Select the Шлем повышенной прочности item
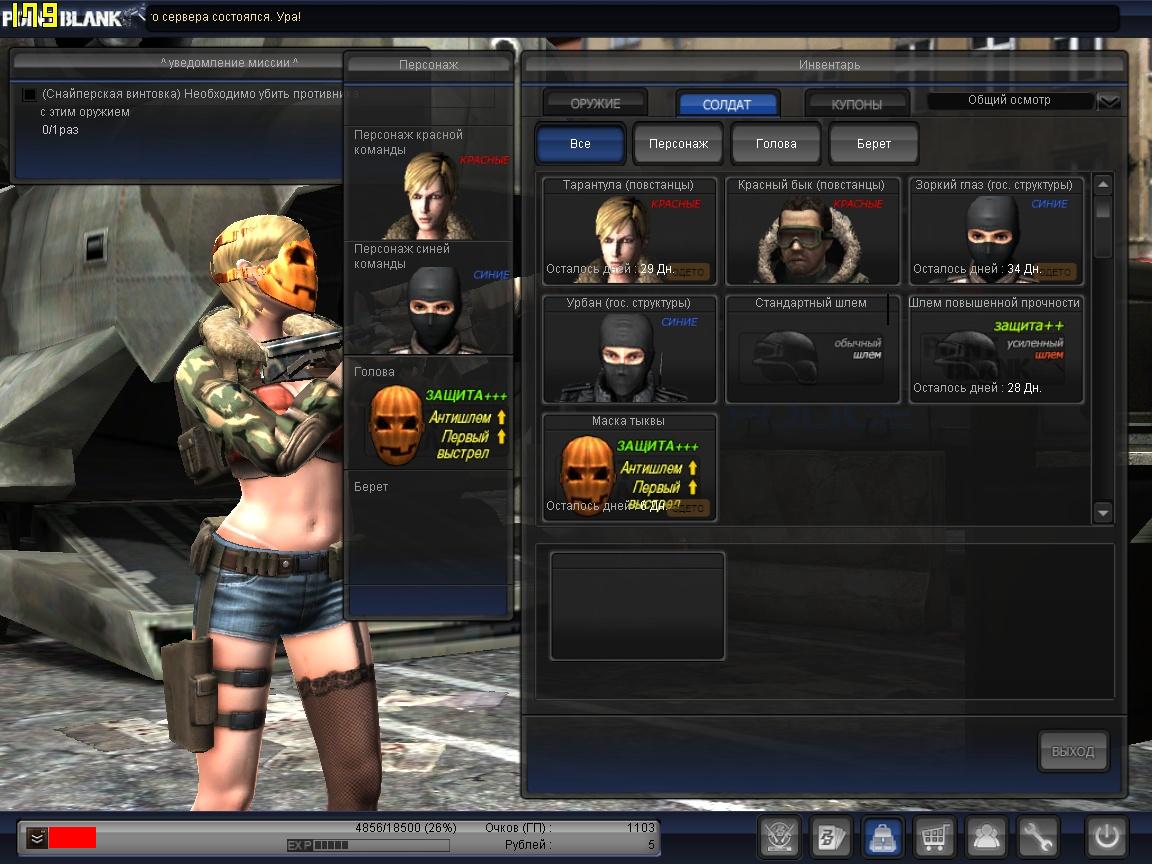This screenshot has height=864, width=1152. click(996, 349)
